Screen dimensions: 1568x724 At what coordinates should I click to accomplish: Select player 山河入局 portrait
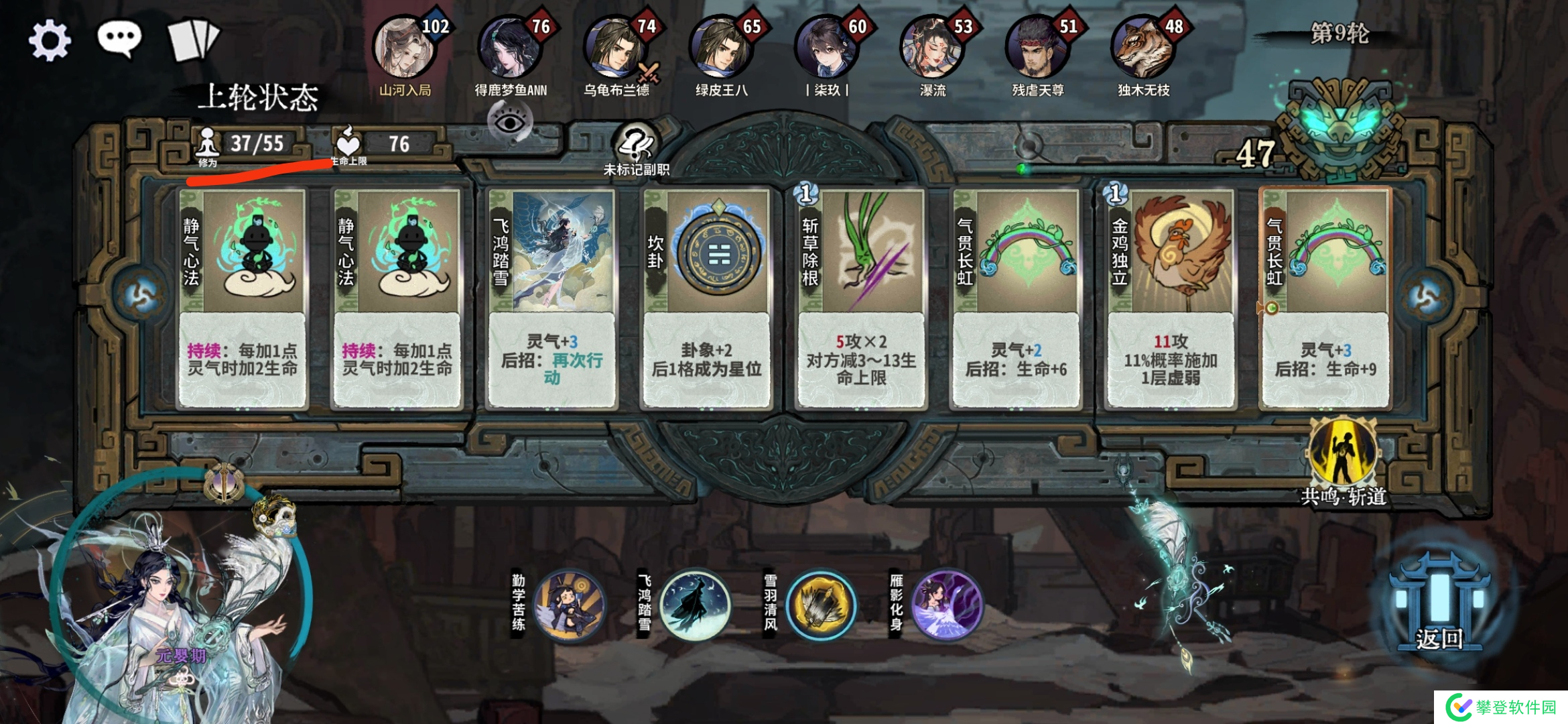(404, 48)
